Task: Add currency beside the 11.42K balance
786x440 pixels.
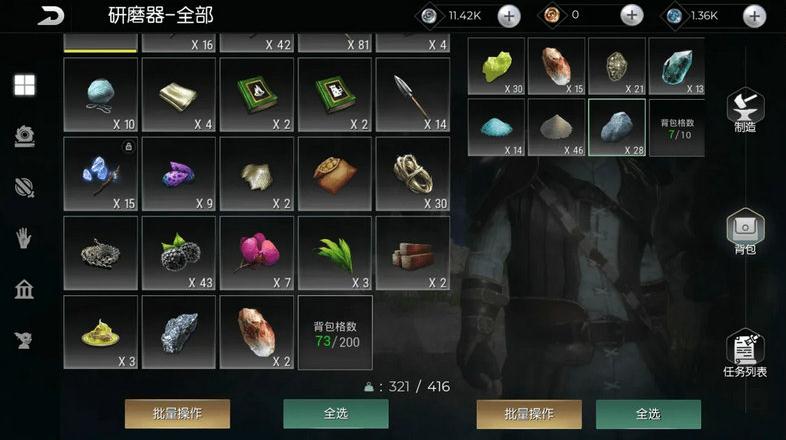Action: pos(508,15)
